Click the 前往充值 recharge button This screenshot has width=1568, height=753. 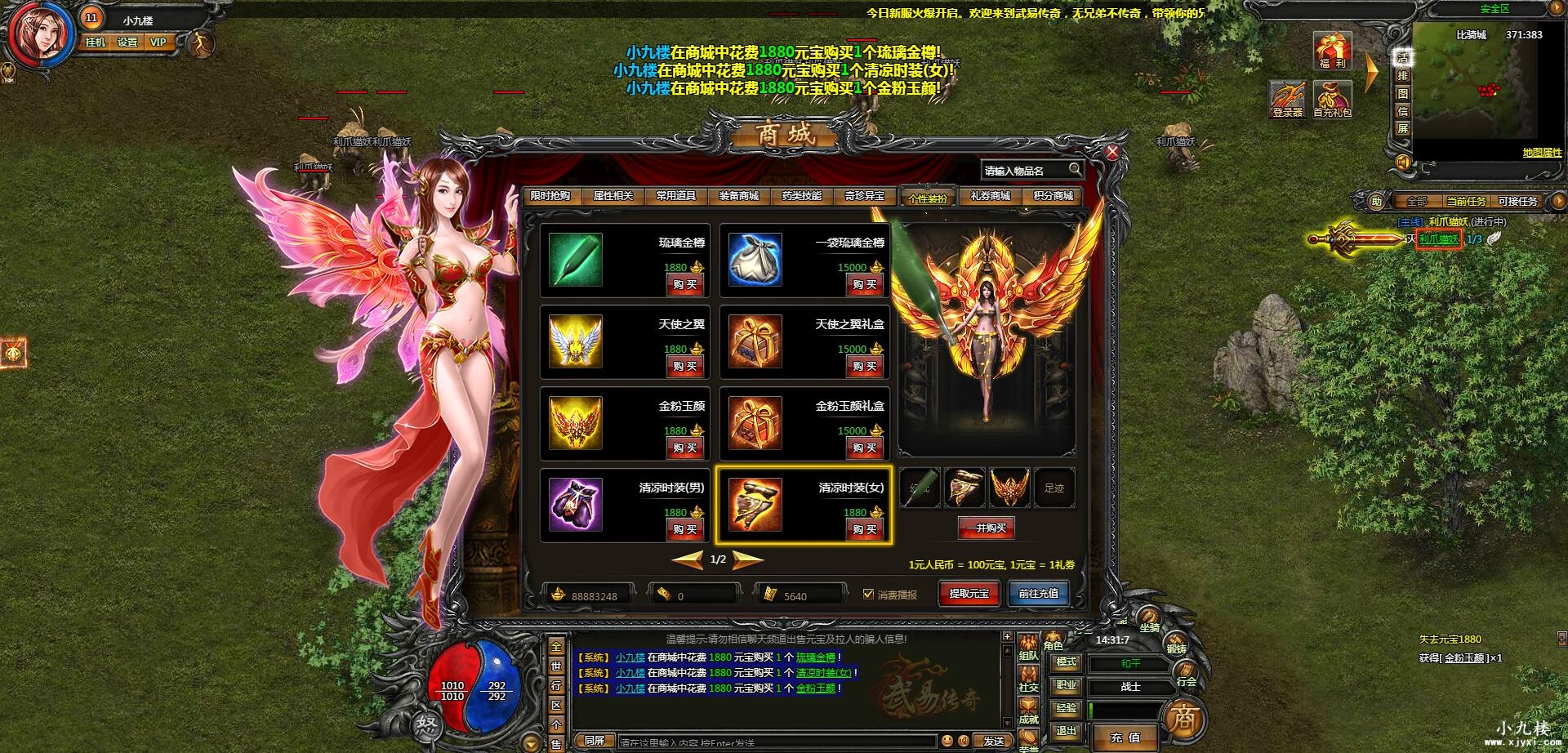(x=1038, y=594)
